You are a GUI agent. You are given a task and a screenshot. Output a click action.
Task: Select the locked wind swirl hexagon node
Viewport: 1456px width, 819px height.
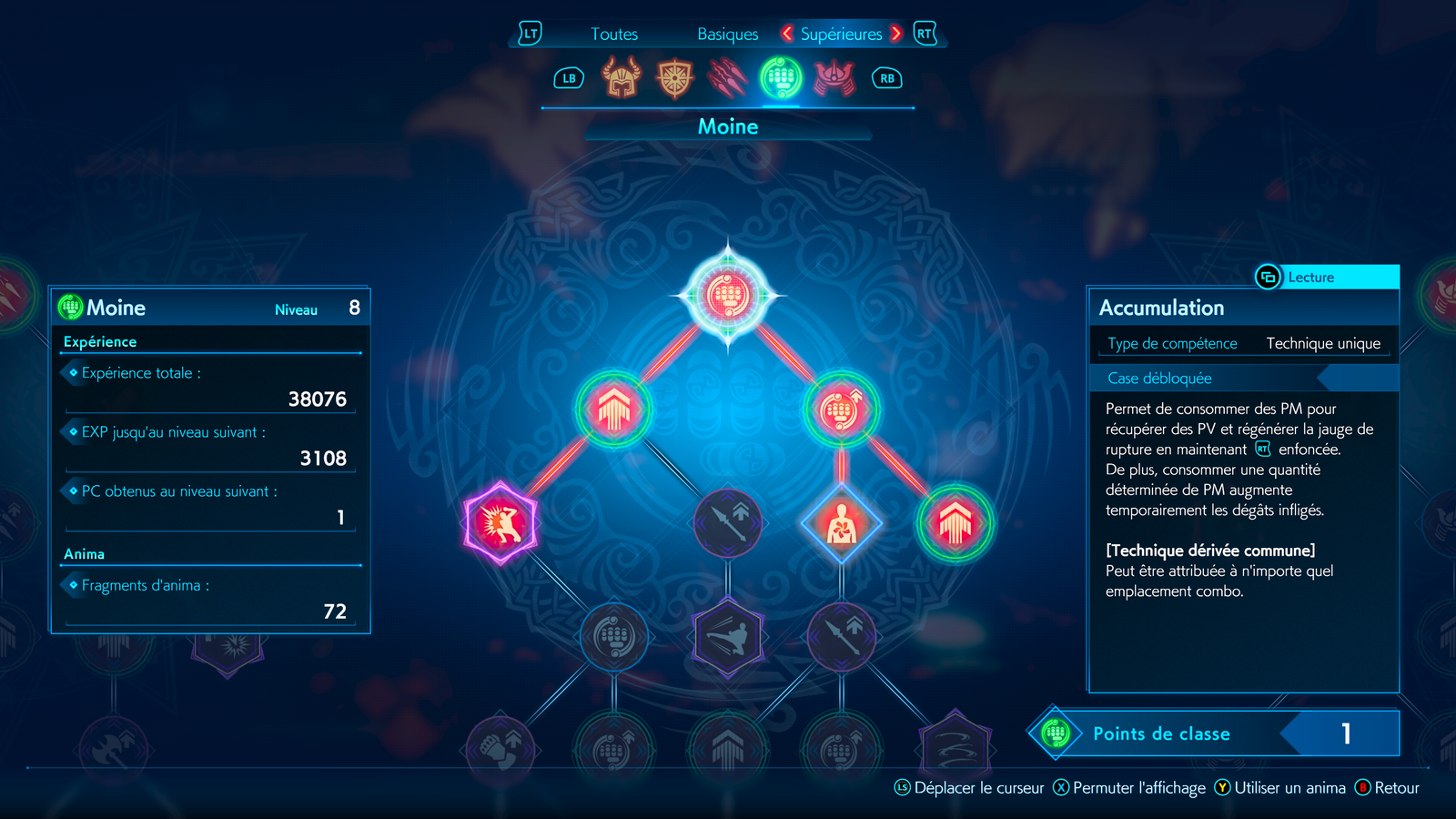click(x=955, y=748)
